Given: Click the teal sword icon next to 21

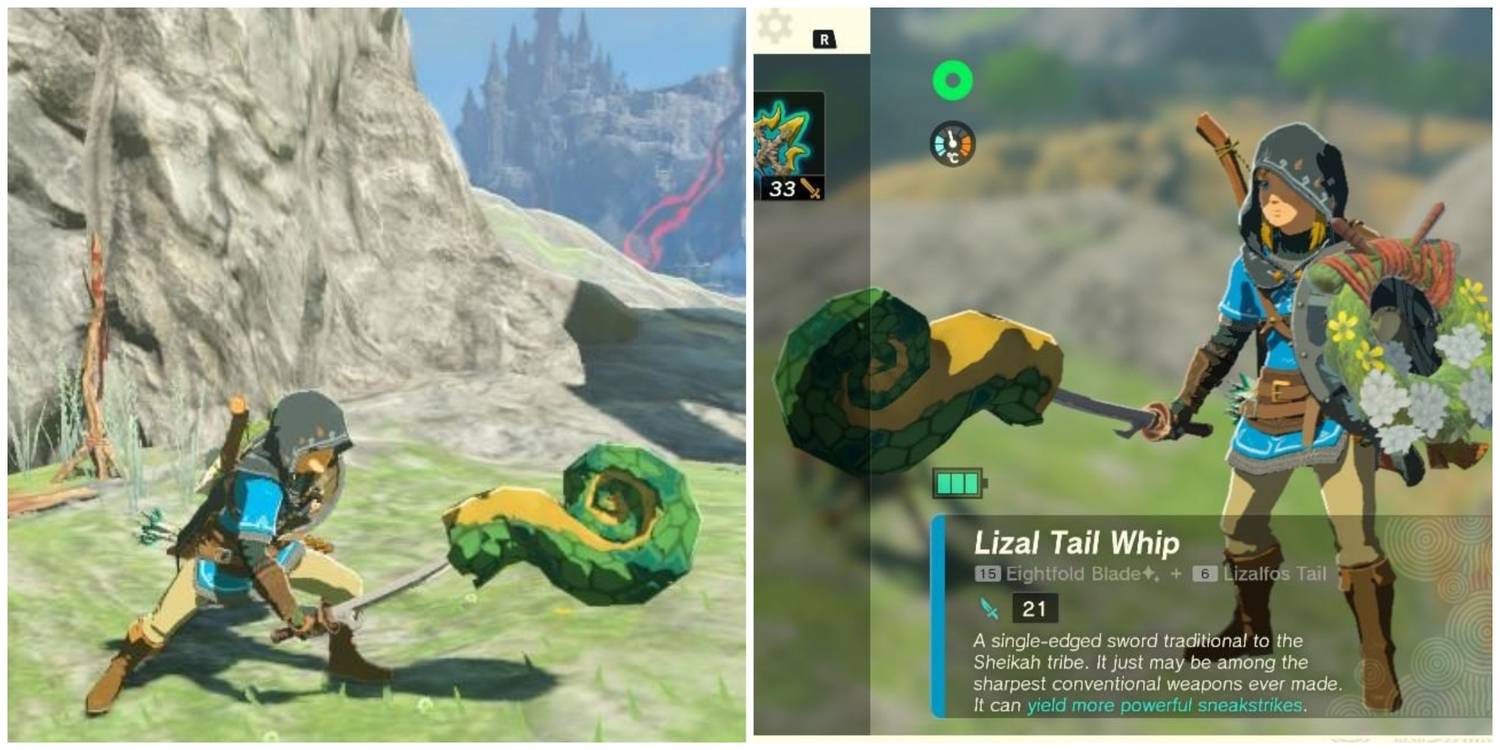Looking at the screenshot, I should coord(987,606).
